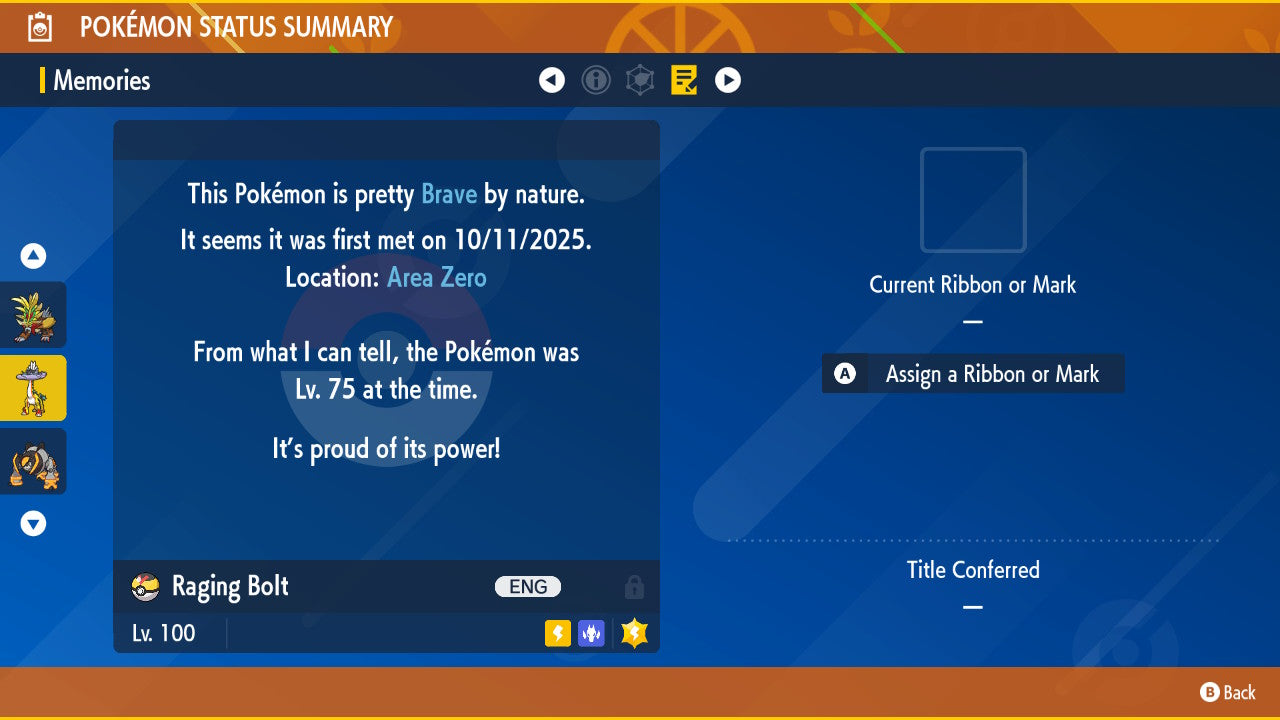
Task: Click the yellow Memories notes icon
Action: [684, 80]
